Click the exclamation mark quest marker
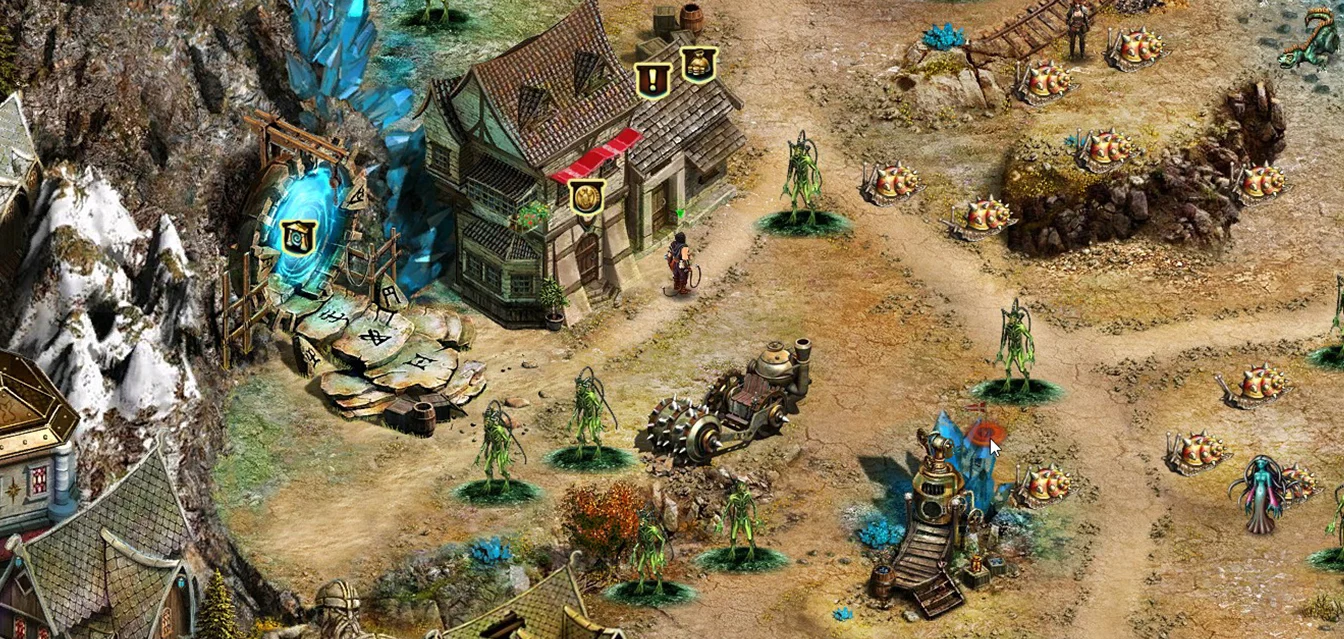Viewport: 1344px width, 639px height. pos(653,80)
